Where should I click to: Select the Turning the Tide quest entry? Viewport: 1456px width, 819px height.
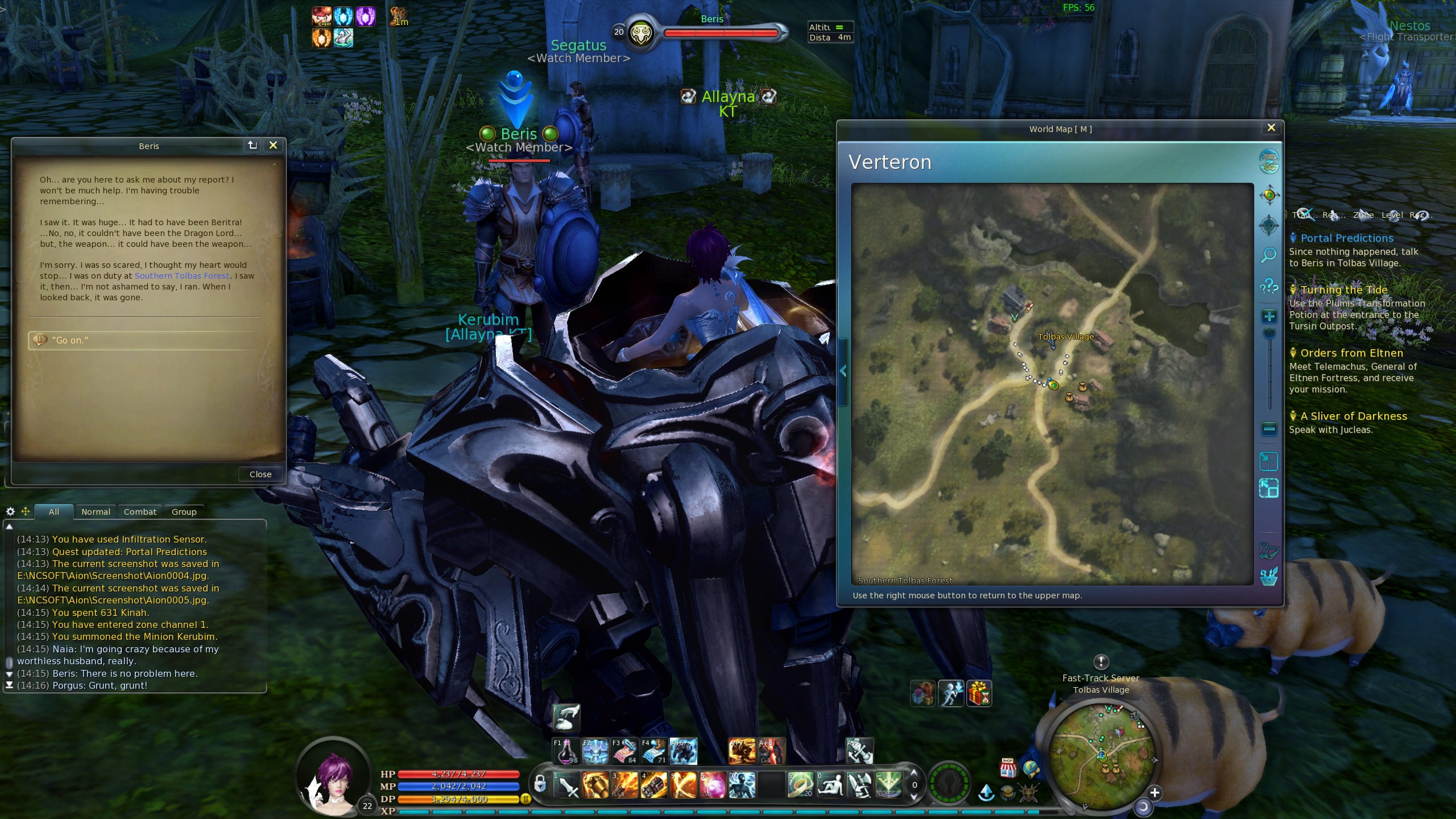[1343, 290]
